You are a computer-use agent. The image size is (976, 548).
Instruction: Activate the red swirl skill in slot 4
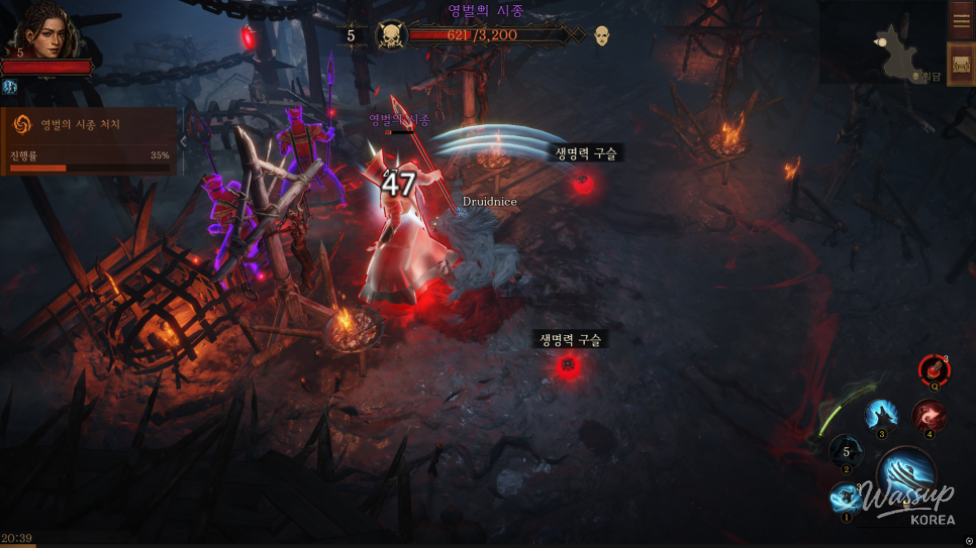pyautogui.click(x=929, y=415)
